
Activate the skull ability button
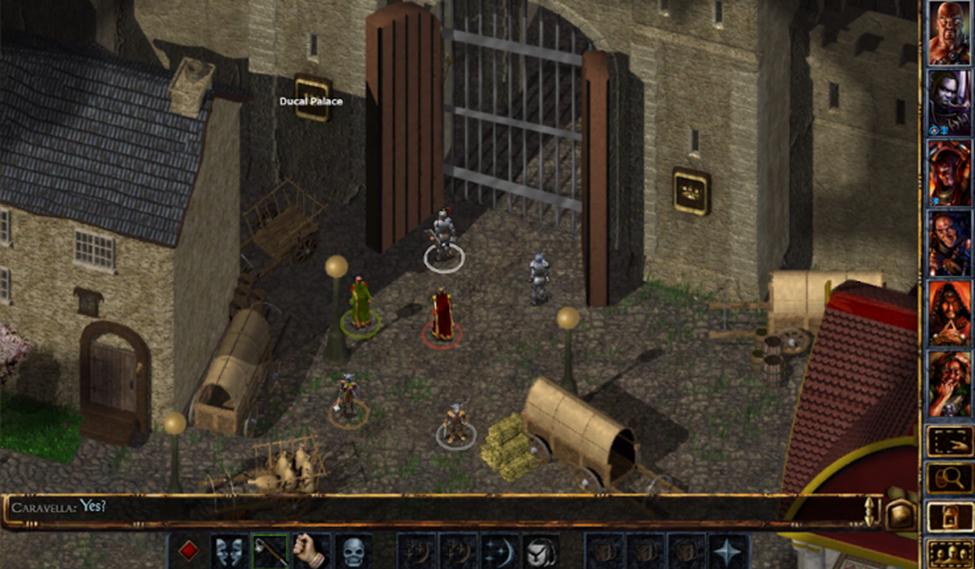click(353, 551)
